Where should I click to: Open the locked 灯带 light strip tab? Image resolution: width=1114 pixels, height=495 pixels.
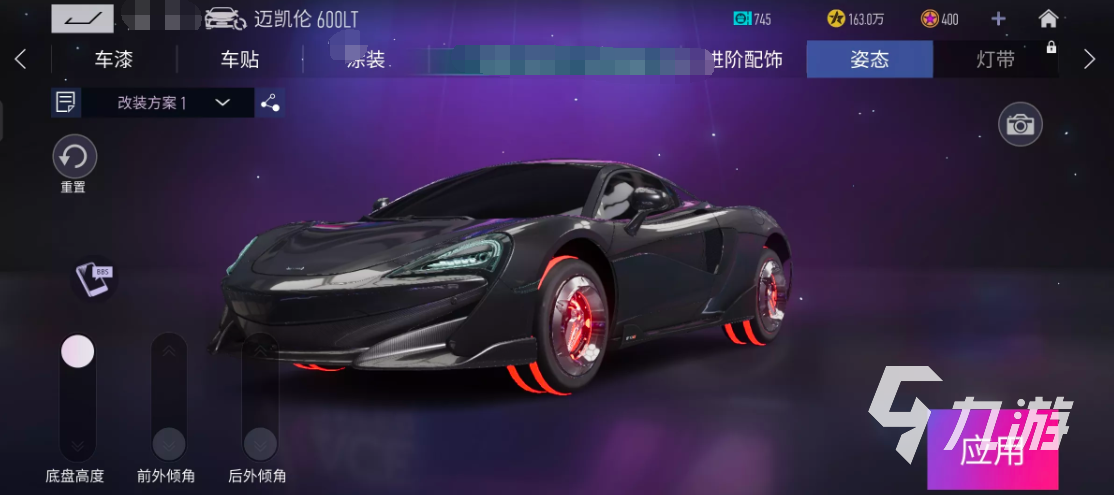995,60
